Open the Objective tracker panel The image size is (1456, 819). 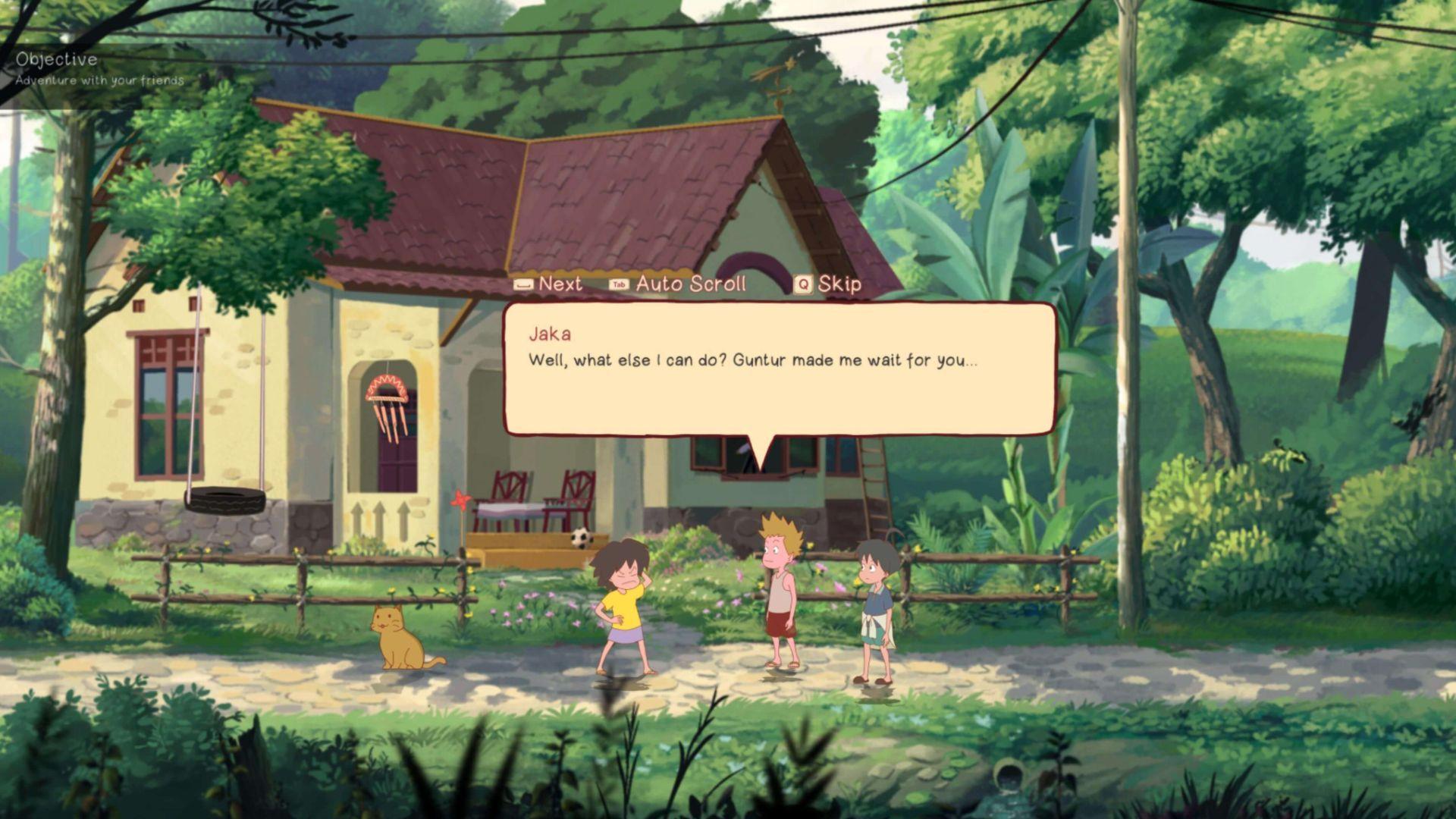57,60
